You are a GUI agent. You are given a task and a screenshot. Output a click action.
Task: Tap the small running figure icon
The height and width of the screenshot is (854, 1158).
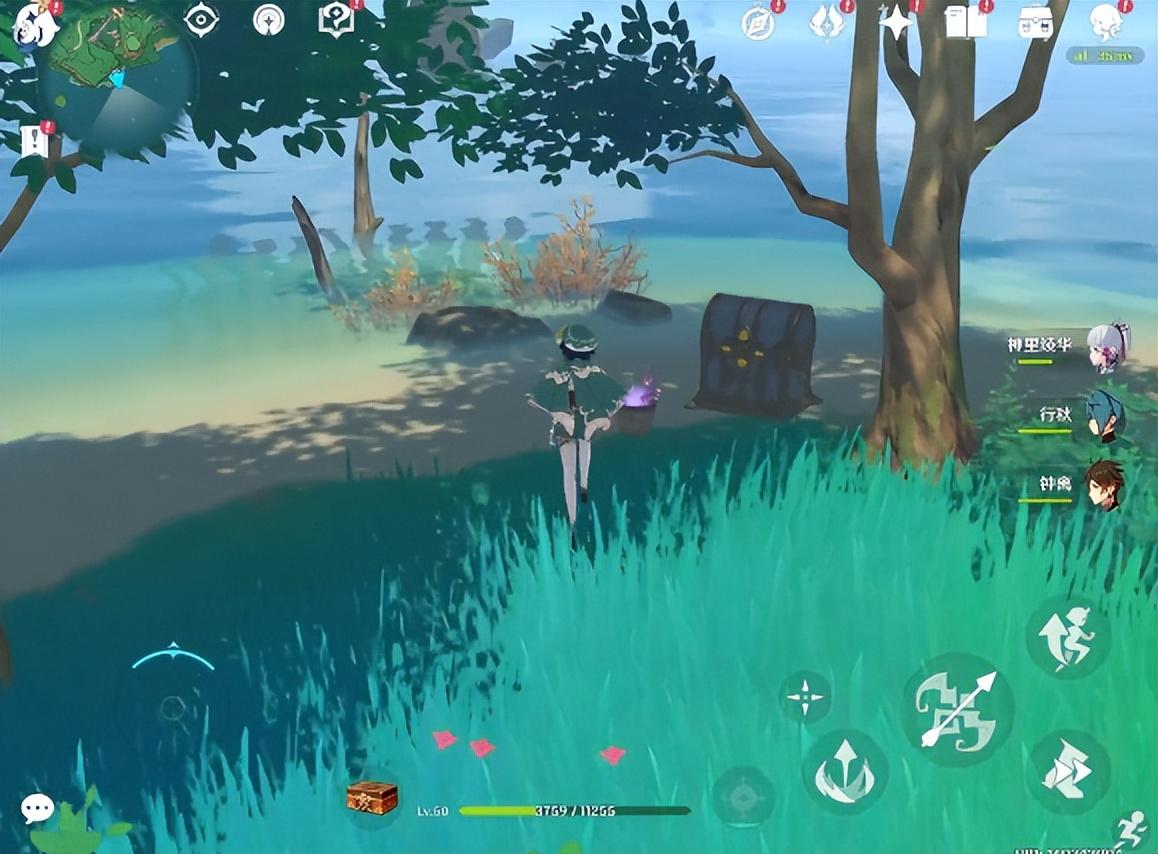1131,828
